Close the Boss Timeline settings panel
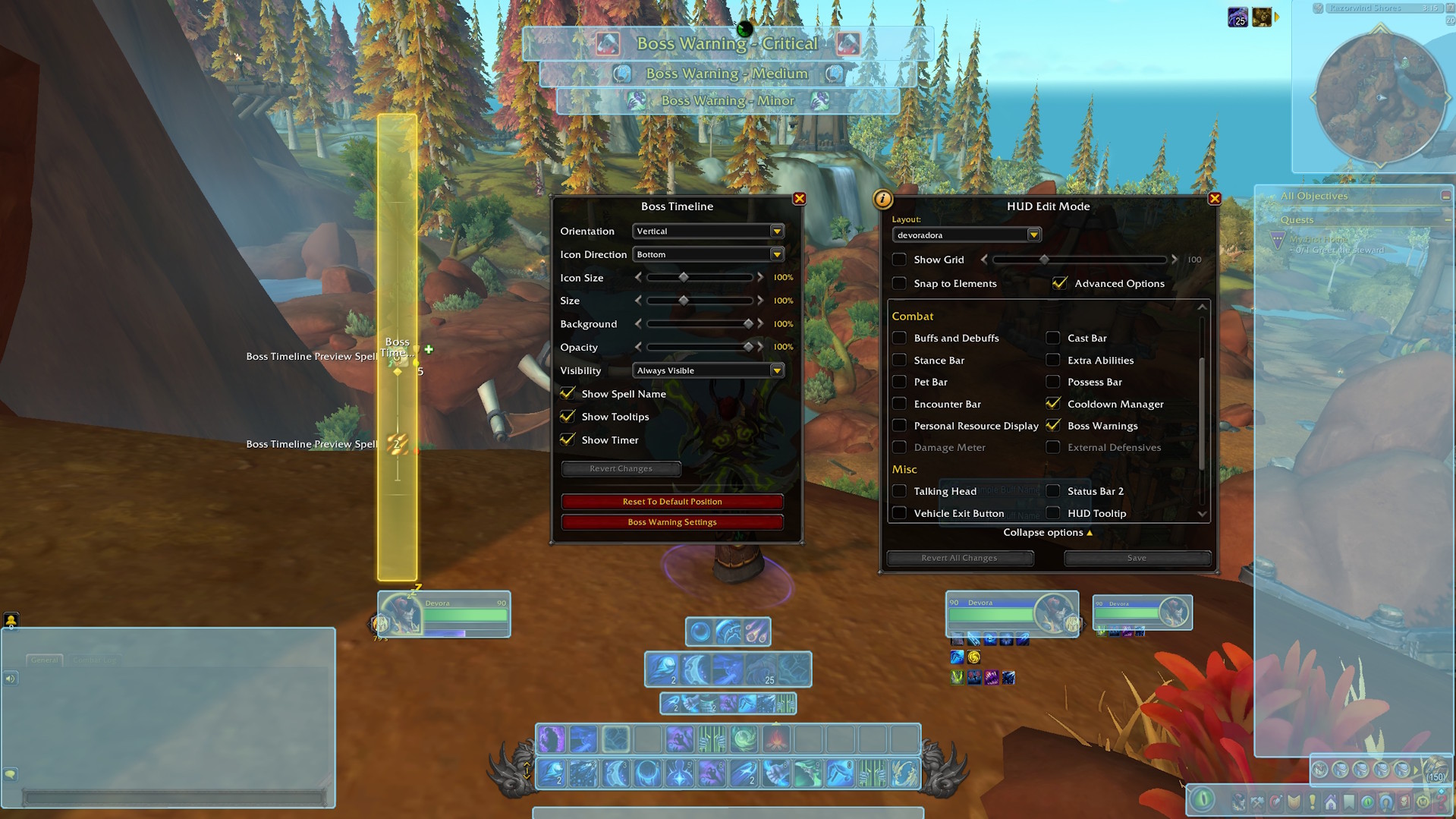This screenshot has width=1456, height=819. coord(799,199)
